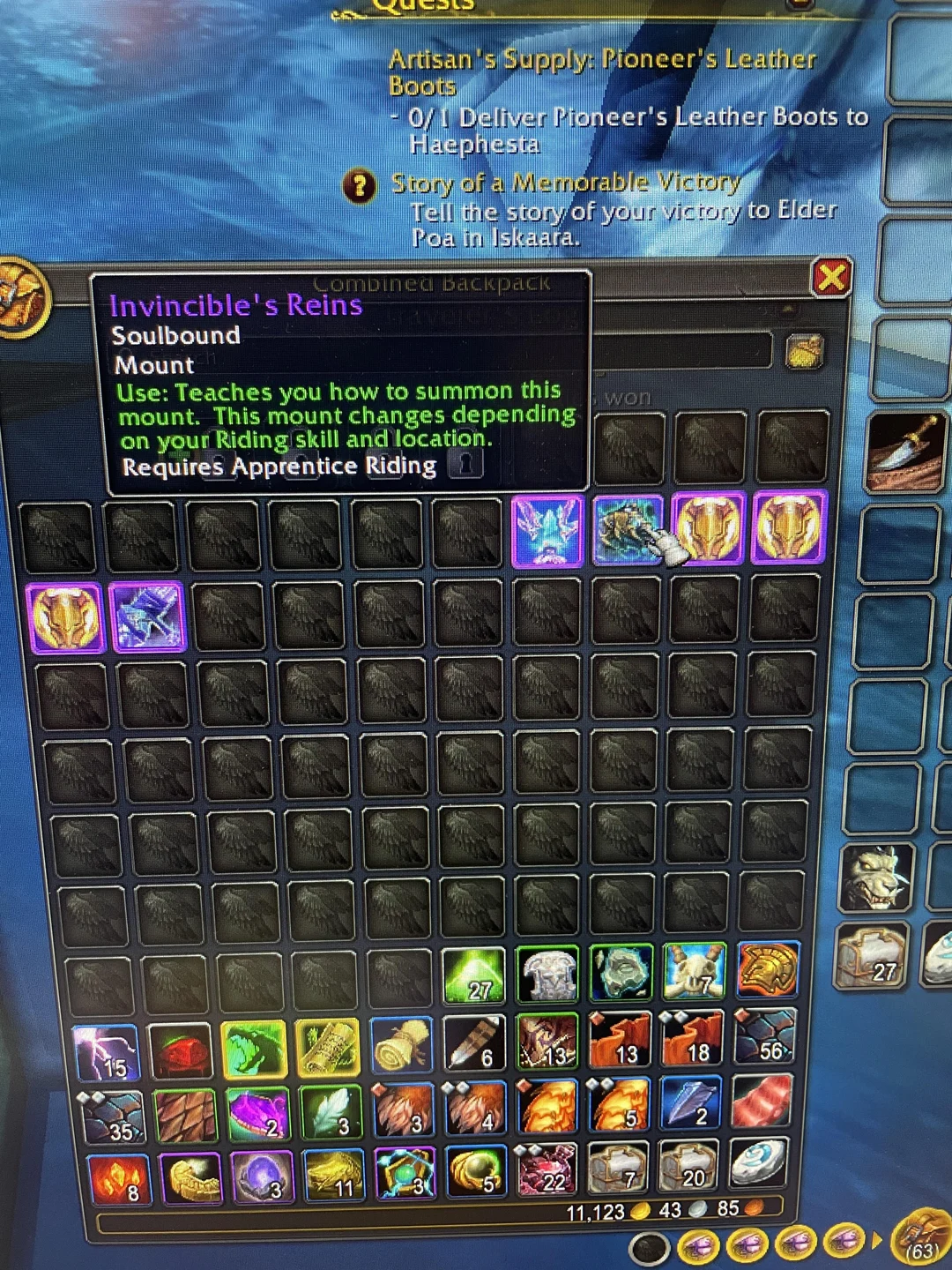The height and width of the screenshot is (1270, 952).
Task: Activate the snarling worgen action button
Action: click(878, 878)
